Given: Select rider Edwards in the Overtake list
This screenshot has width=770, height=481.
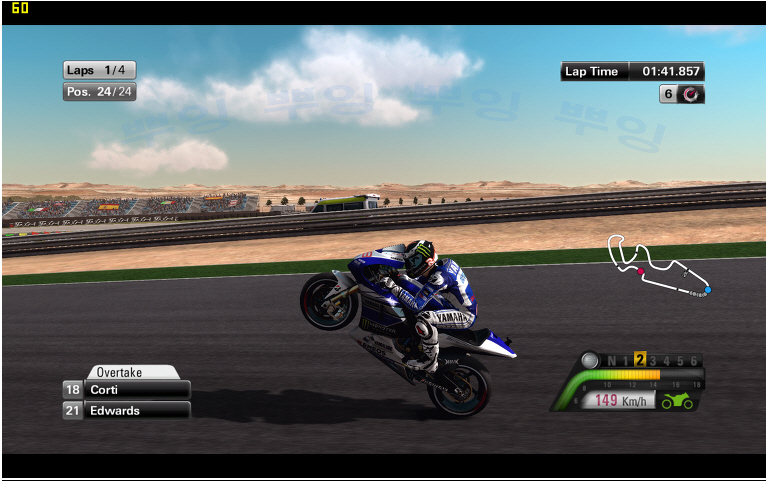Looking at the screenshot, I should pos(126,410).
